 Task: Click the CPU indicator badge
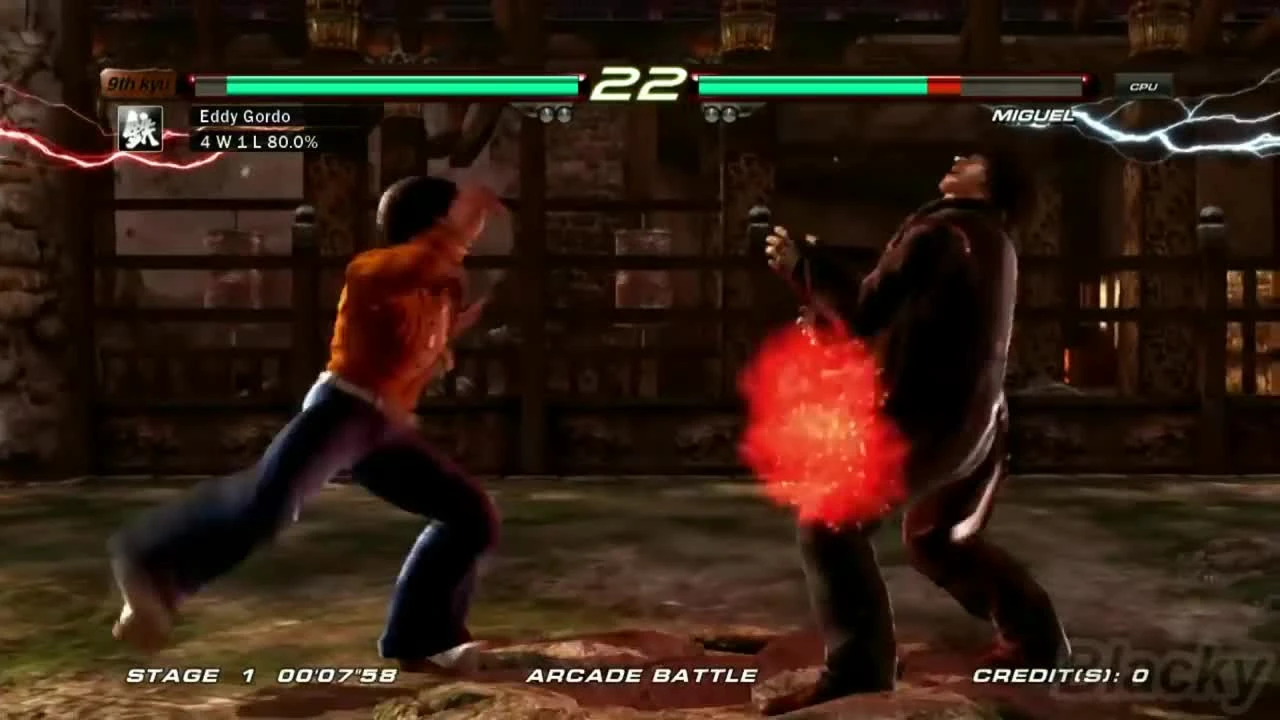1146,88
